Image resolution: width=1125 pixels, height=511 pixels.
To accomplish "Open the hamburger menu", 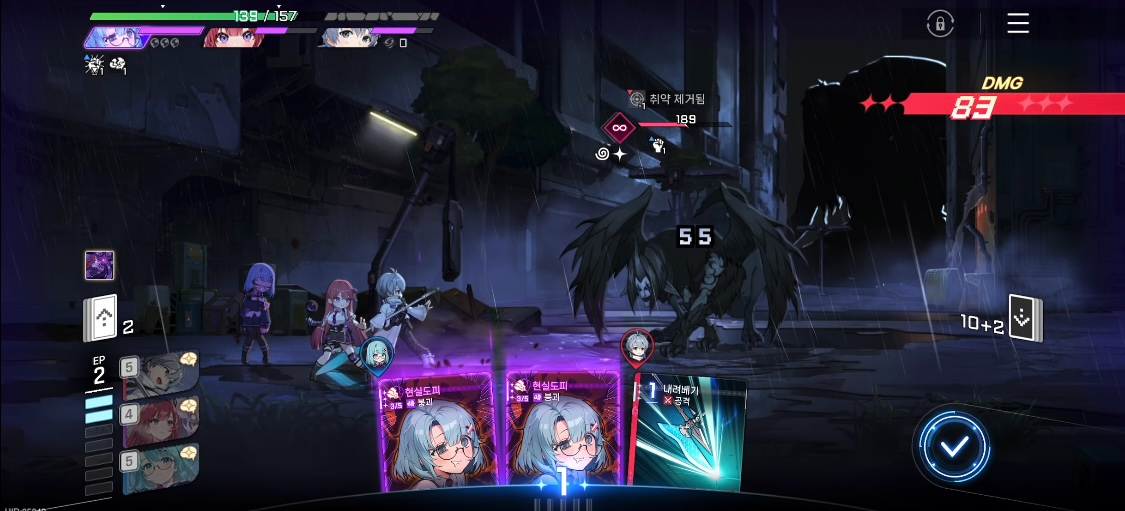I will pos(1018,24).
